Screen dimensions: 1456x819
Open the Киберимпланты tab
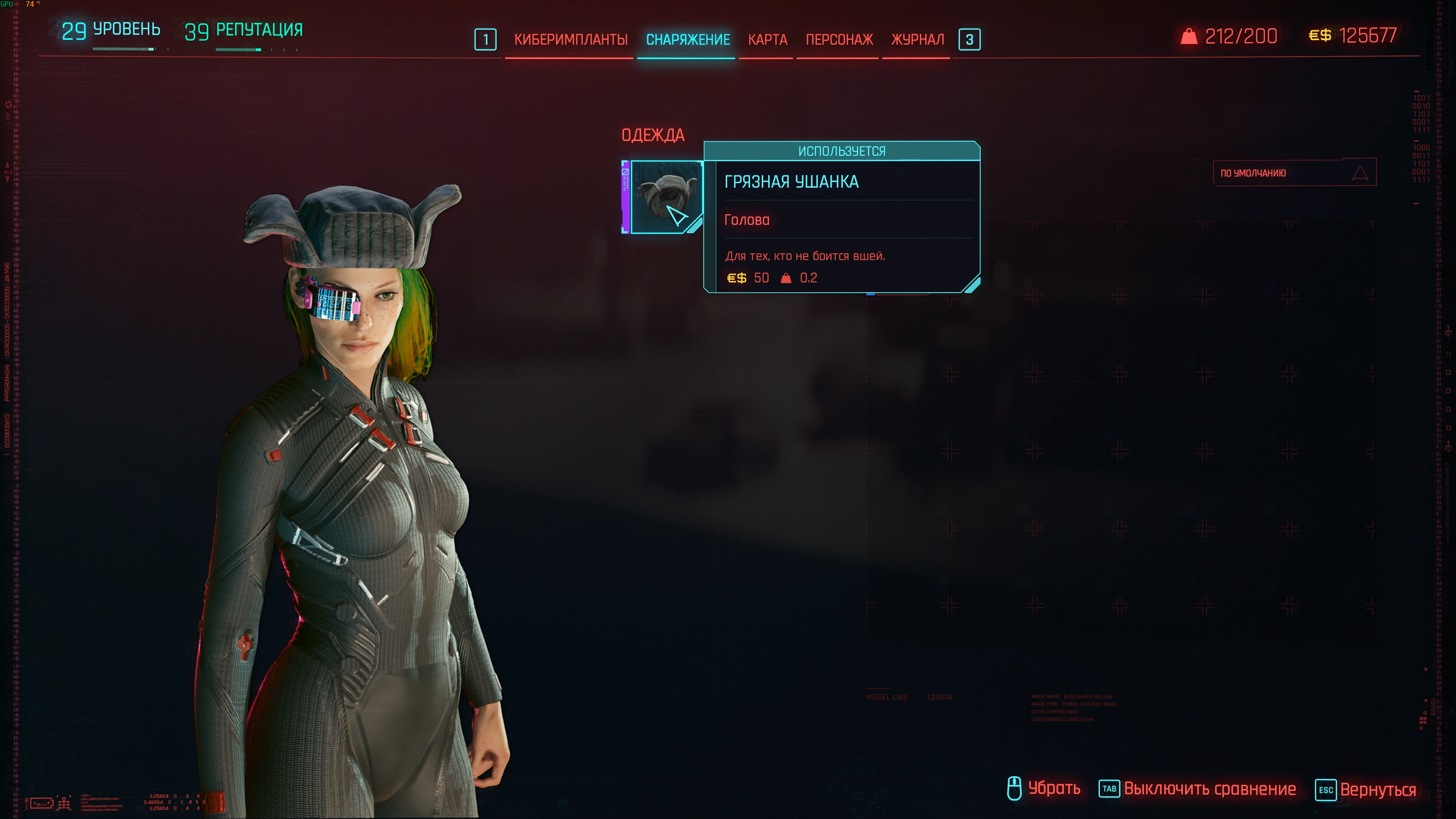pyautogui.click(x=570, y=39)
